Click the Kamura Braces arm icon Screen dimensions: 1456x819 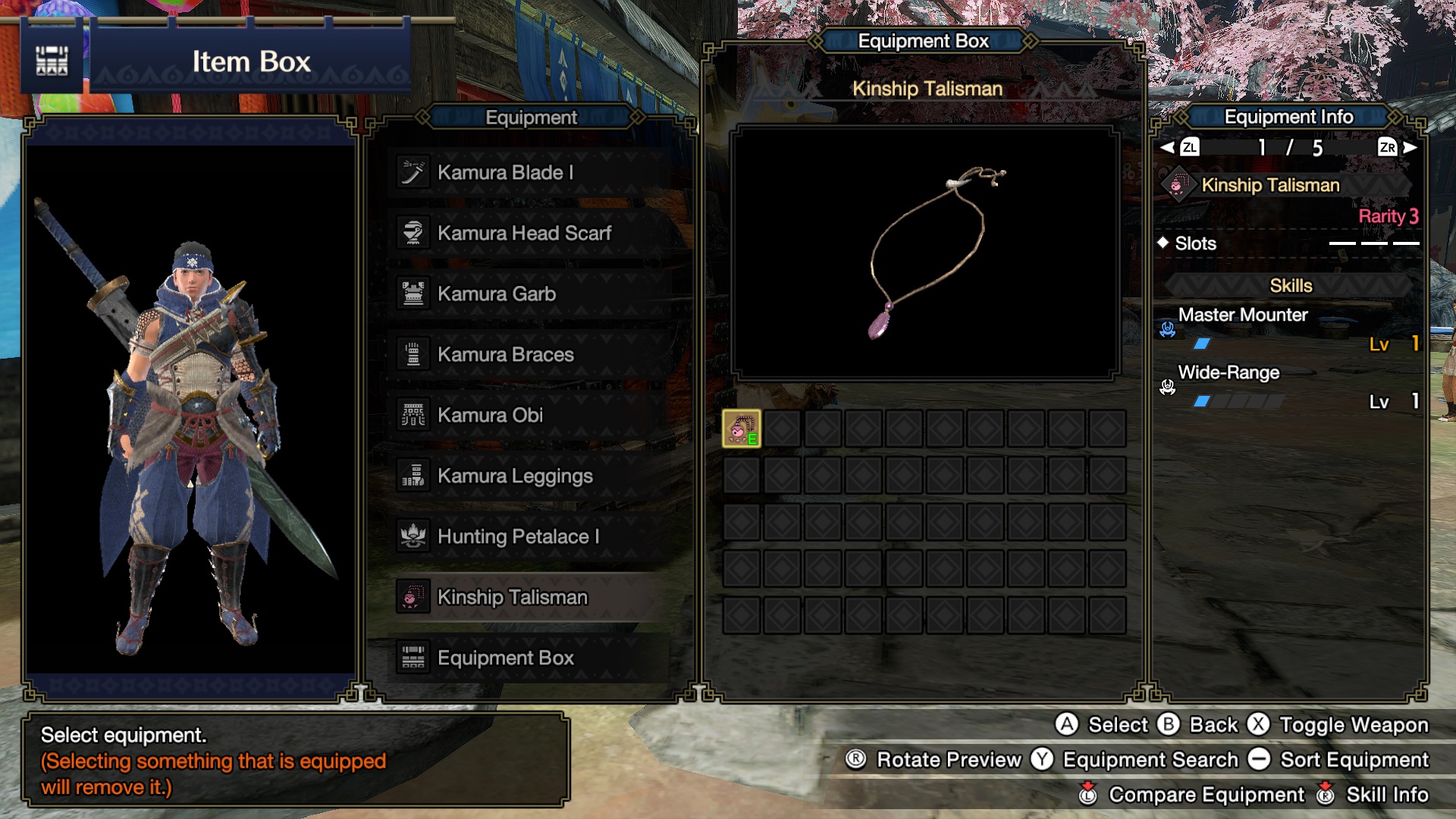413,354
